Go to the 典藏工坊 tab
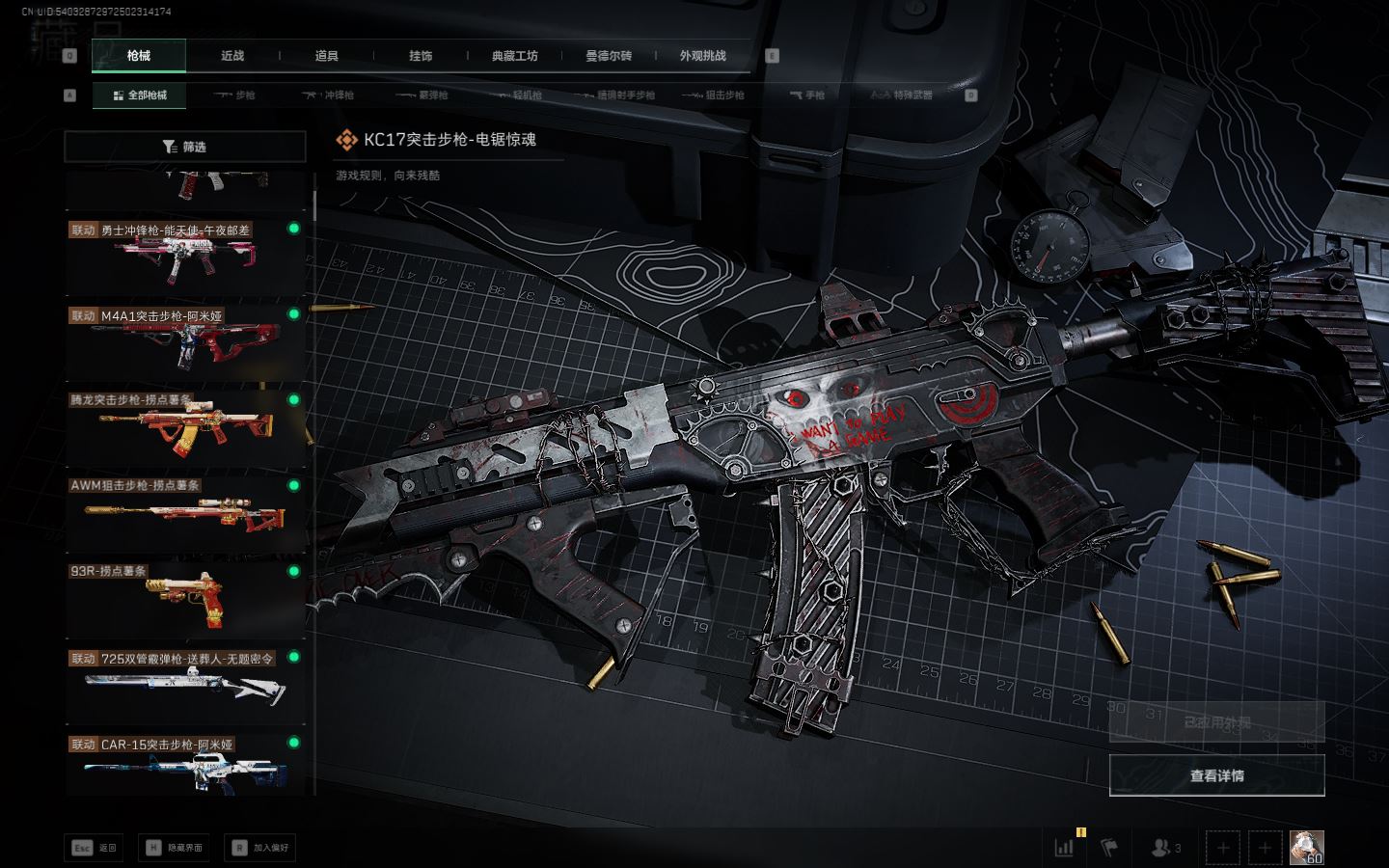The height and width of the screenshot is (868, 1389). (514, 56)
